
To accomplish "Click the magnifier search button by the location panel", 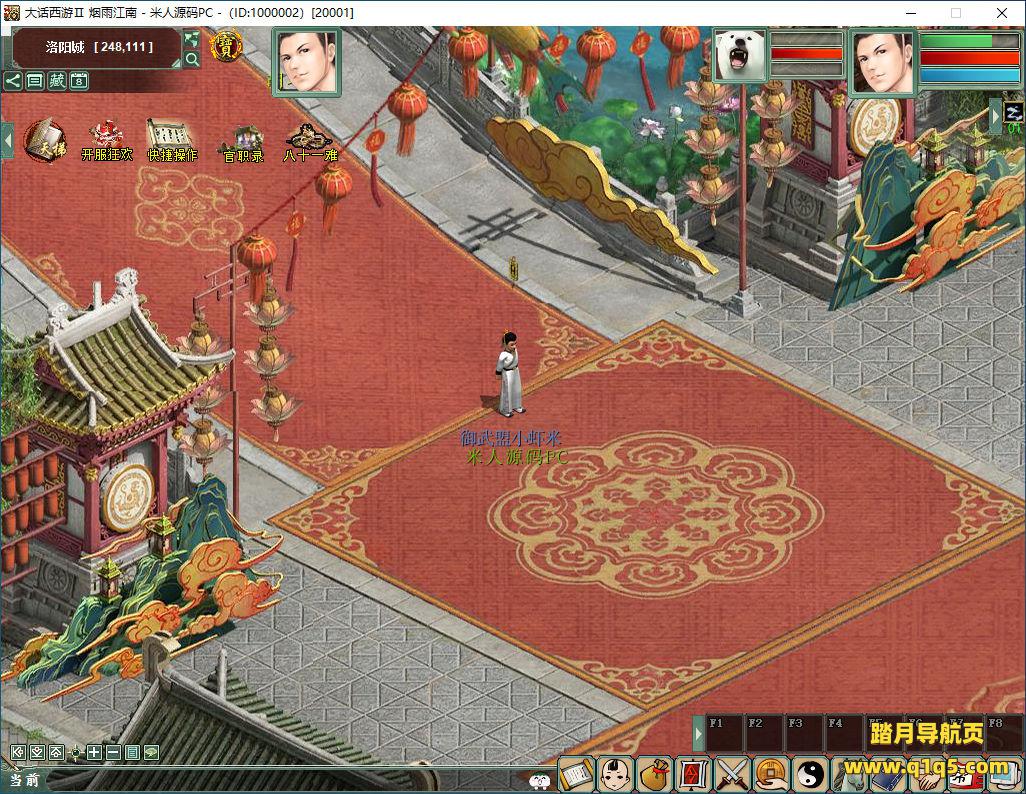I will pyautogui.click(x=192, y=59).
